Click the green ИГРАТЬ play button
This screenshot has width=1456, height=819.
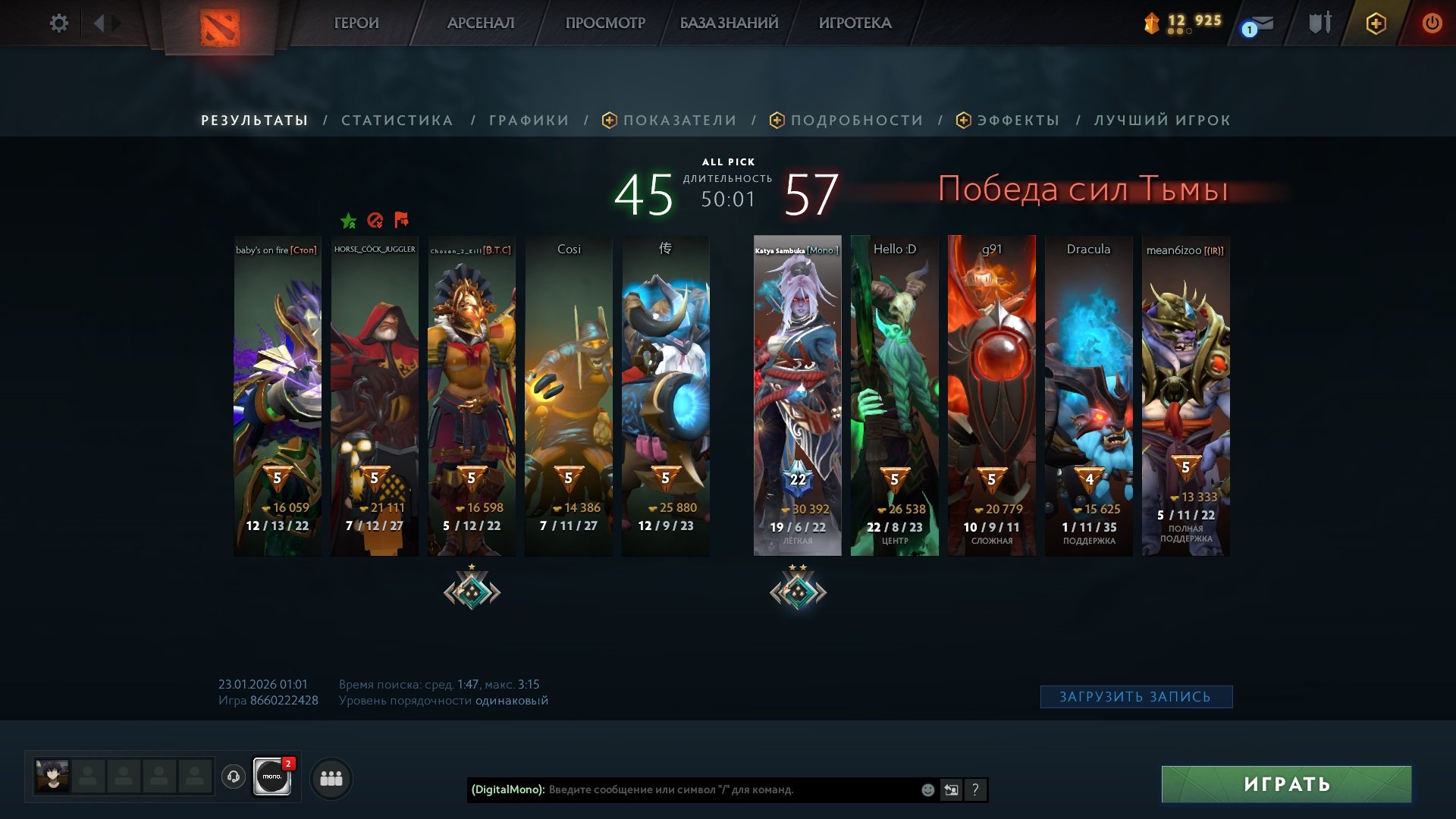point(1286,784)
